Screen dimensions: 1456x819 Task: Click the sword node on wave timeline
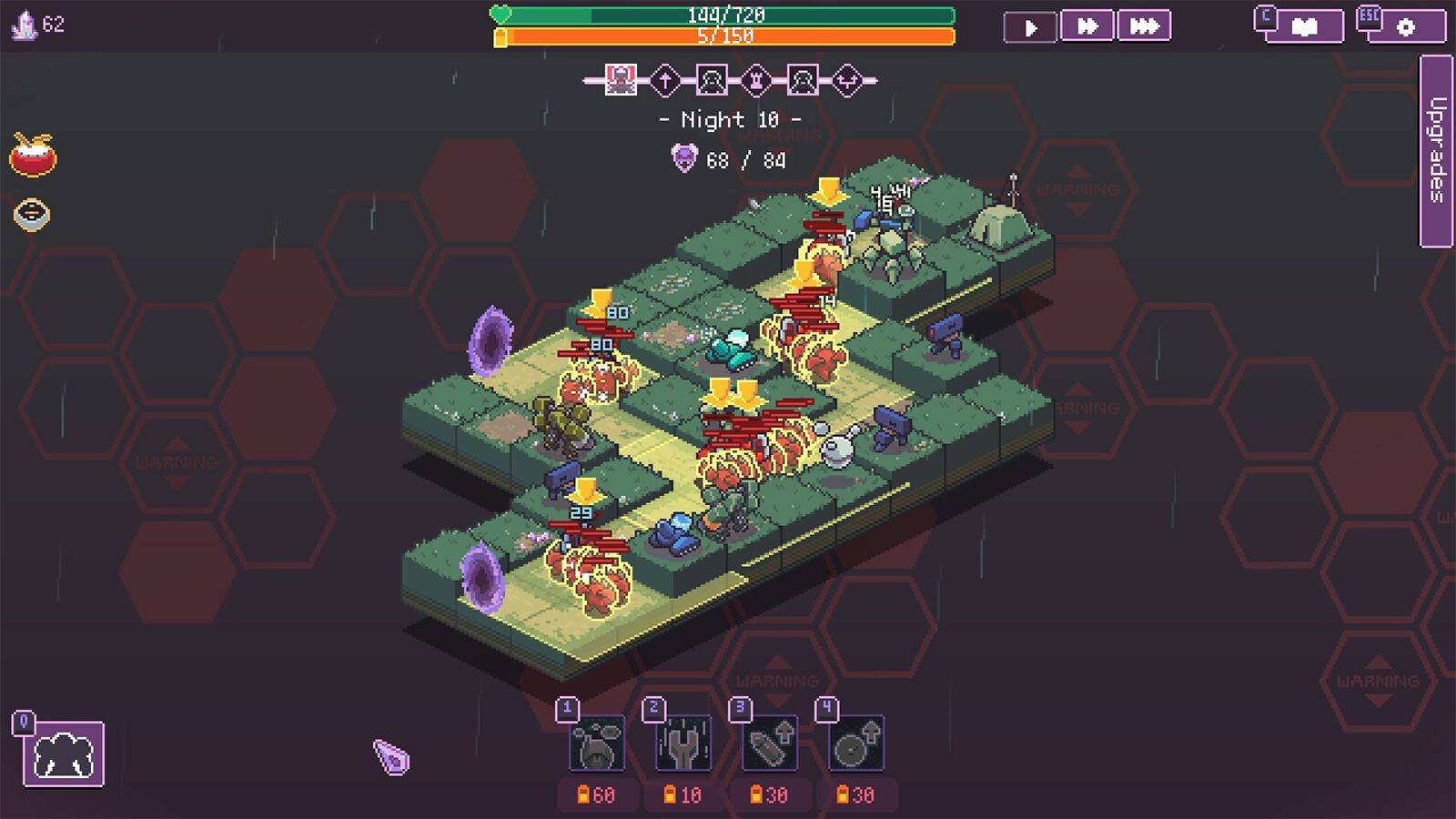[665, 80]
